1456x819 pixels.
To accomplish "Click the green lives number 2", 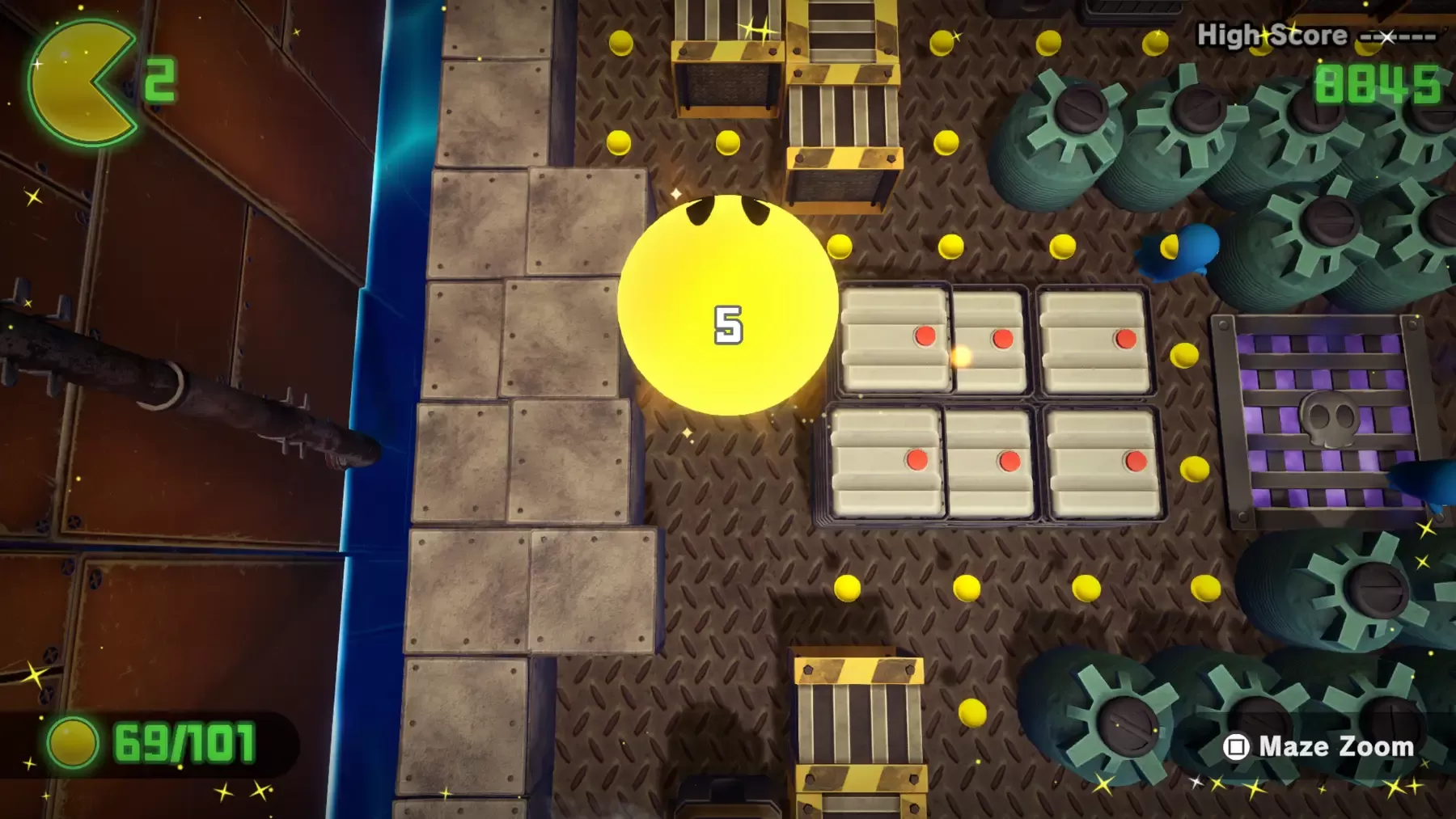I will click(162, 79).
